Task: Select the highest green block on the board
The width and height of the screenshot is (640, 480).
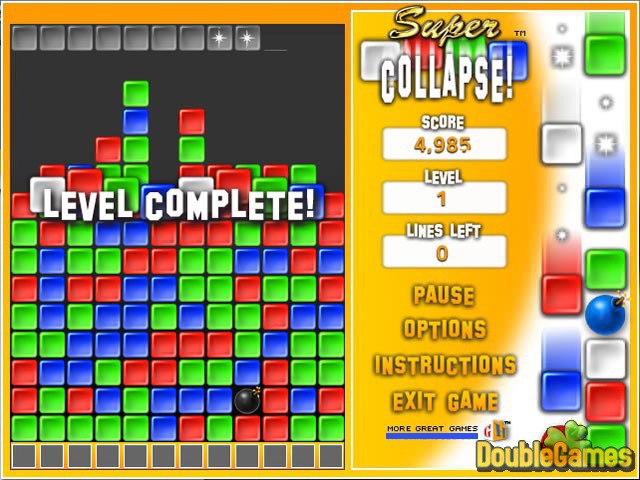Action: click(136, 94)
